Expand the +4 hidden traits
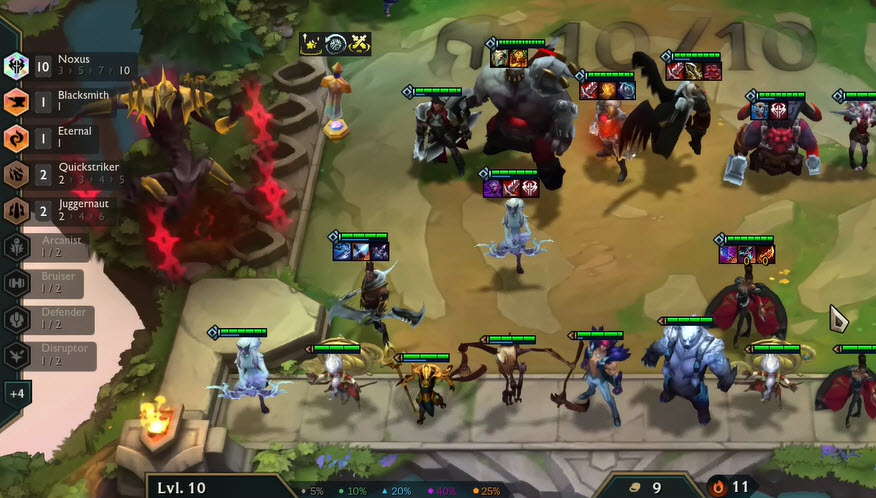The height and width of the screenshot is (498, 876). tap(16, 392)
